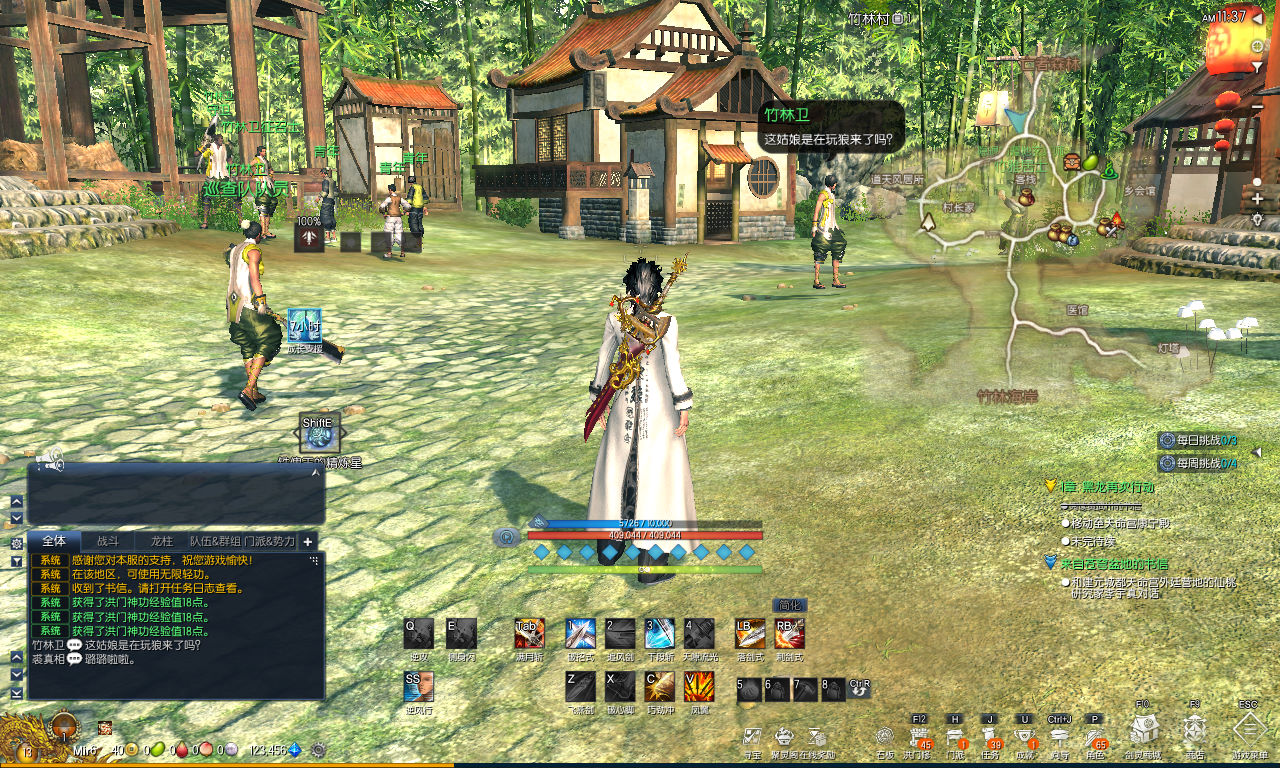
Task: Use the 刺剑式 RB skill
Action: click(789, 633)
